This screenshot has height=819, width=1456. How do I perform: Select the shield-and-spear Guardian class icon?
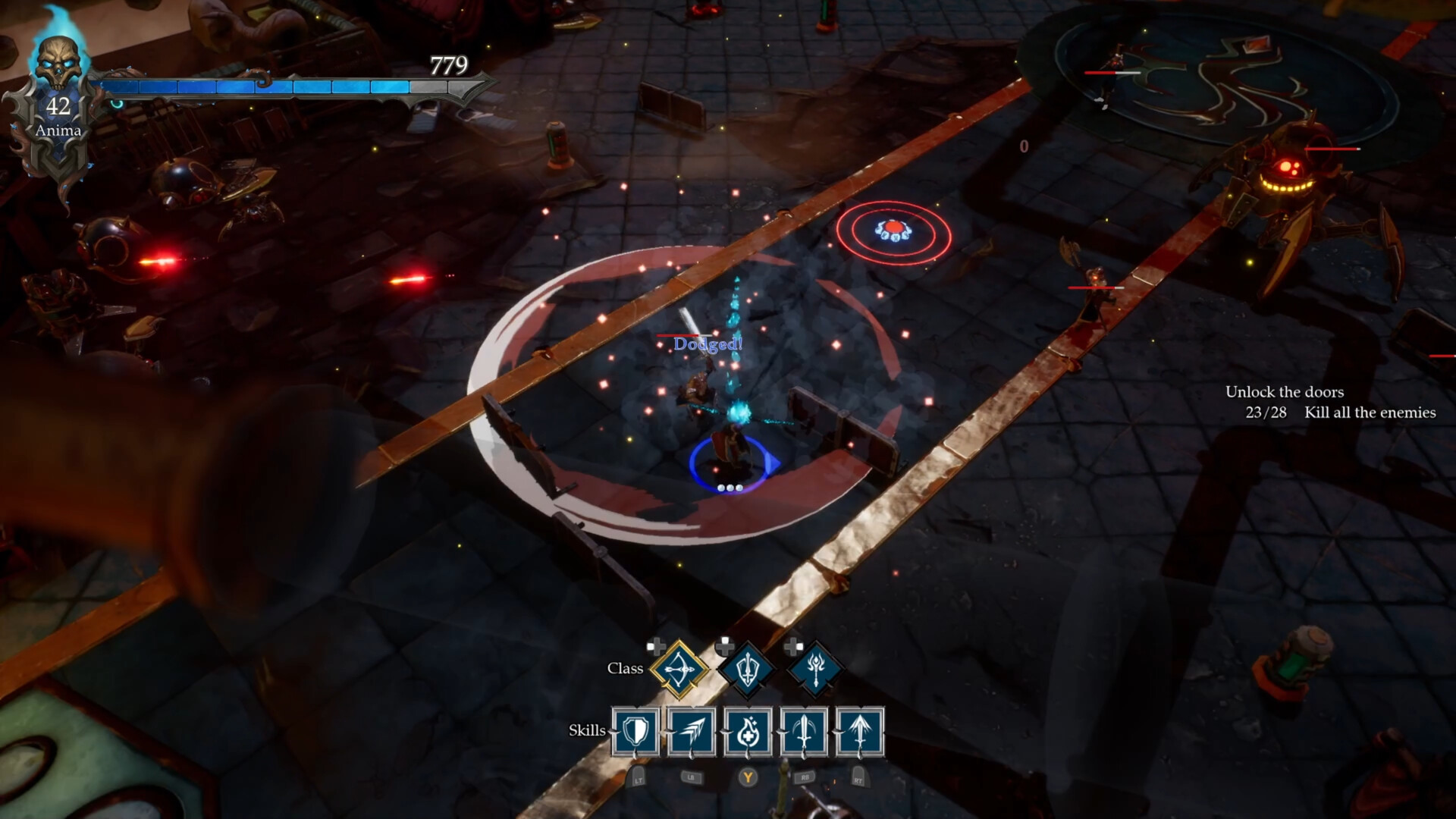748,670
